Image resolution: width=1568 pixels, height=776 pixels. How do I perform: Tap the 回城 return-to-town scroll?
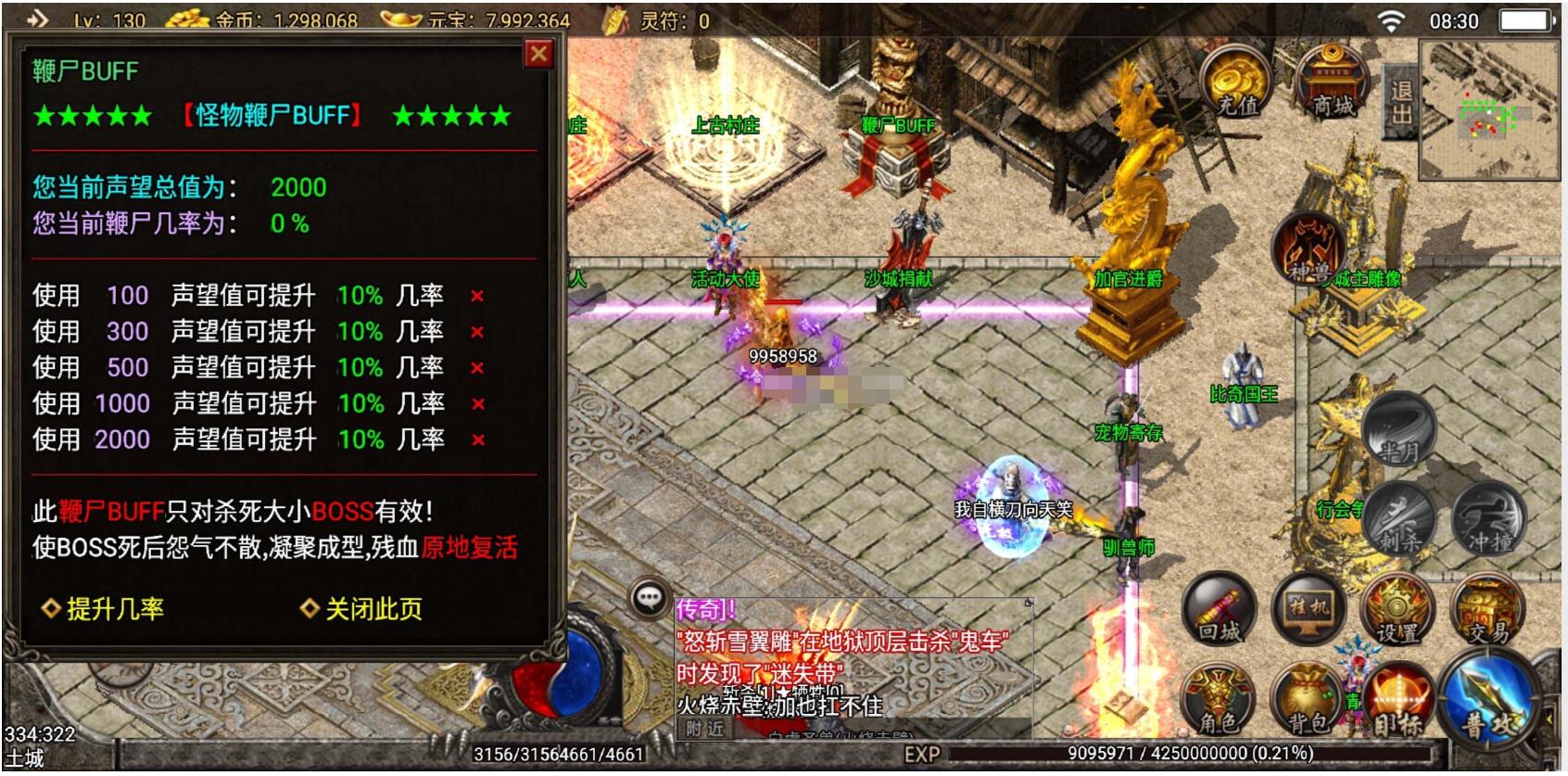click(1220, 609)
